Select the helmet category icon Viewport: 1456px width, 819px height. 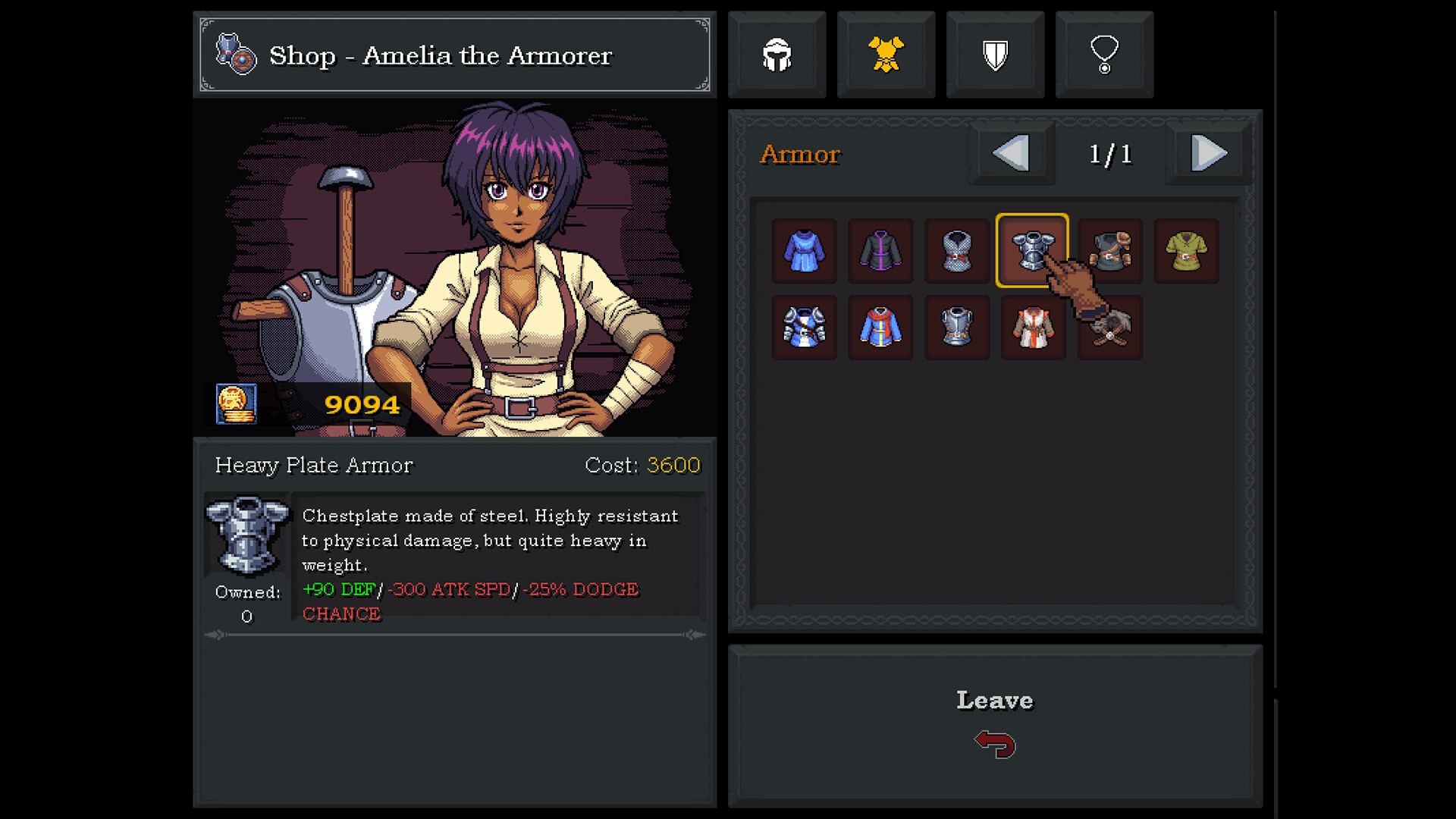tap(777, 54)
